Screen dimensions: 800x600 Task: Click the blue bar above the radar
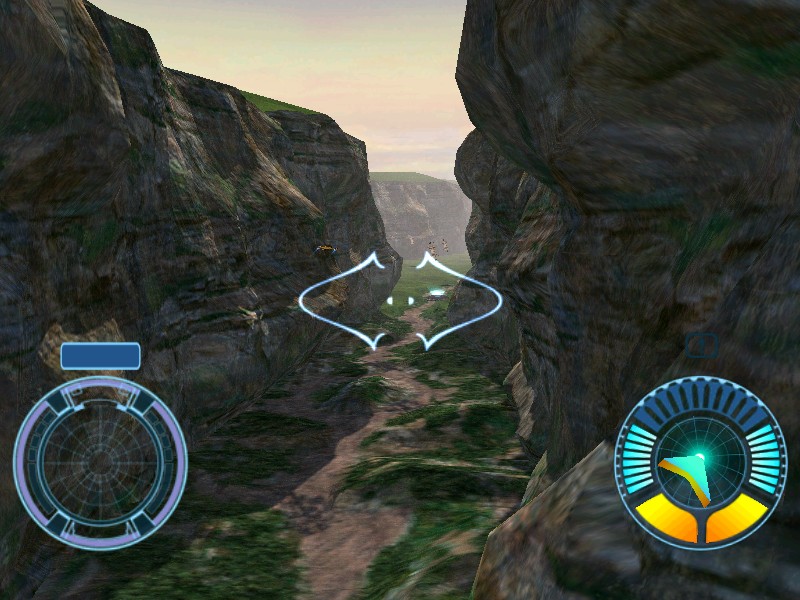click(100, 356)
